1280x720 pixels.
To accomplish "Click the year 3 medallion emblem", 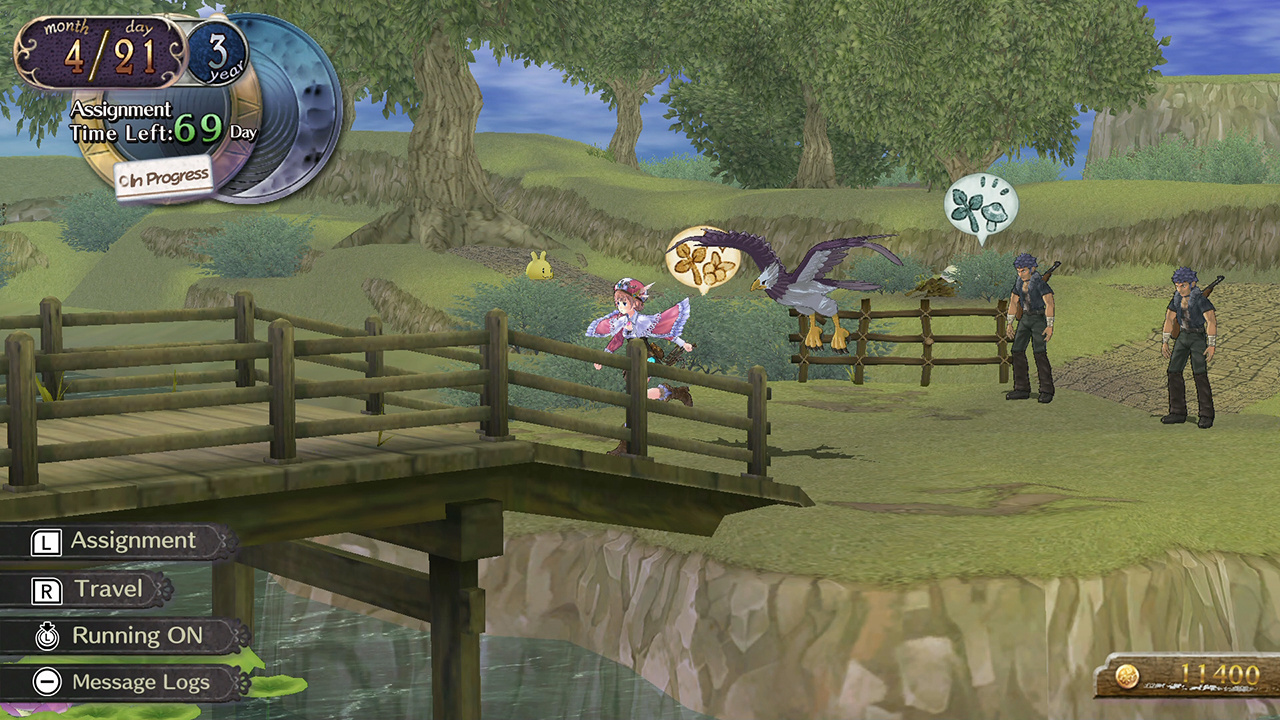I will 219,53.
